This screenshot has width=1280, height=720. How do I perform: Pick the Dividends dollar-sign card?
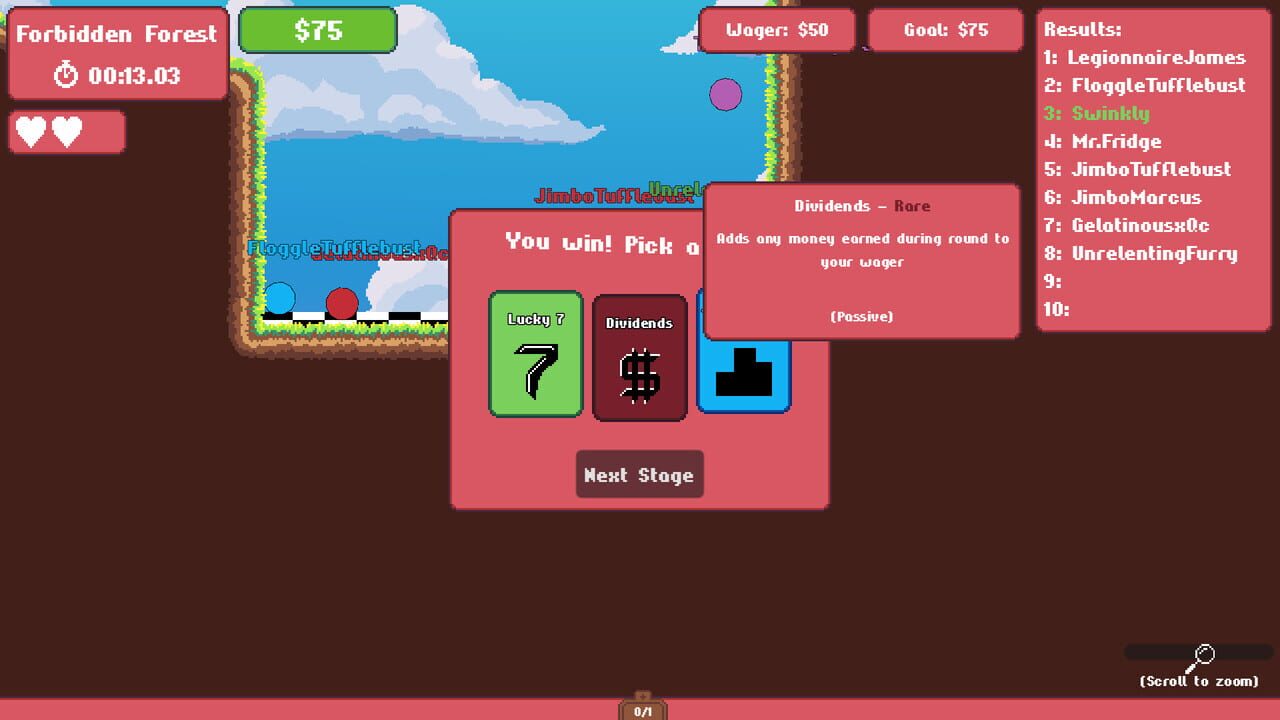640,357
